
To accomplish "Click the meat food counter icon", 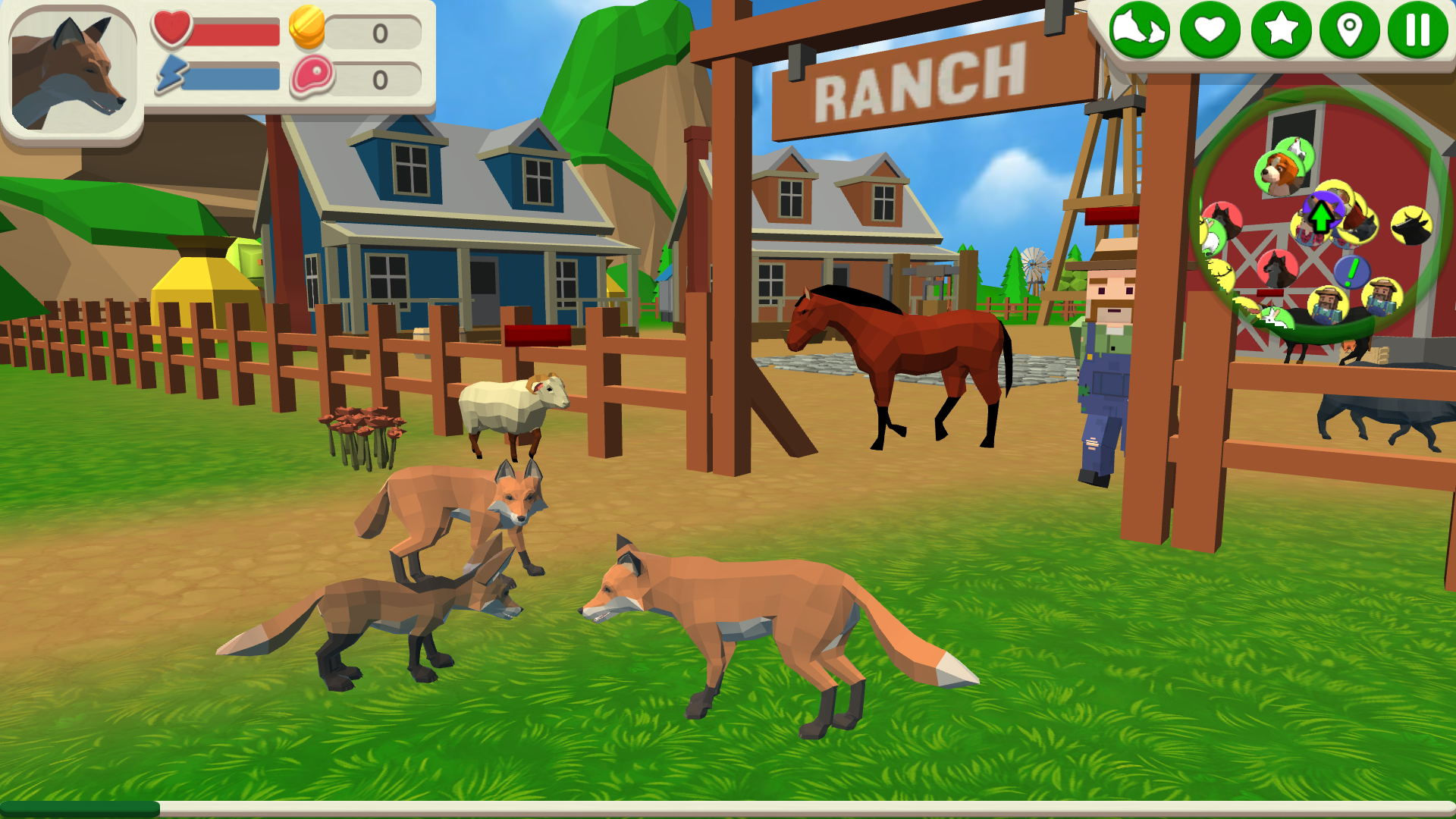I will 313,76.
